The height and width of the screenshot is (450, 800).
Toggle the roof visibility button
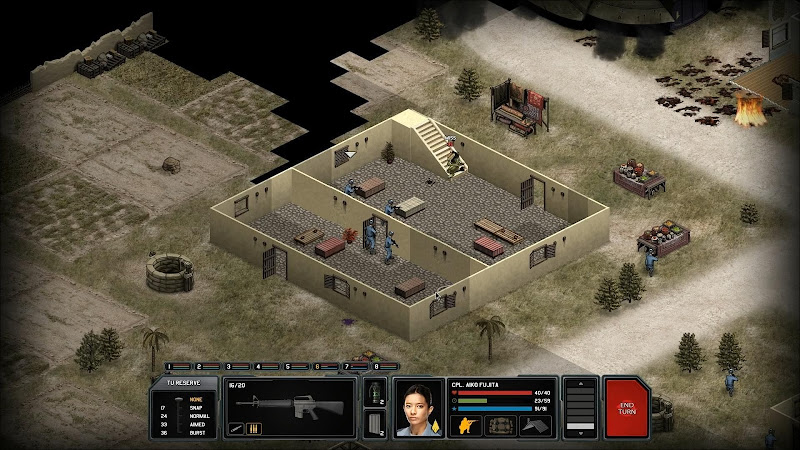click(537, 425)
